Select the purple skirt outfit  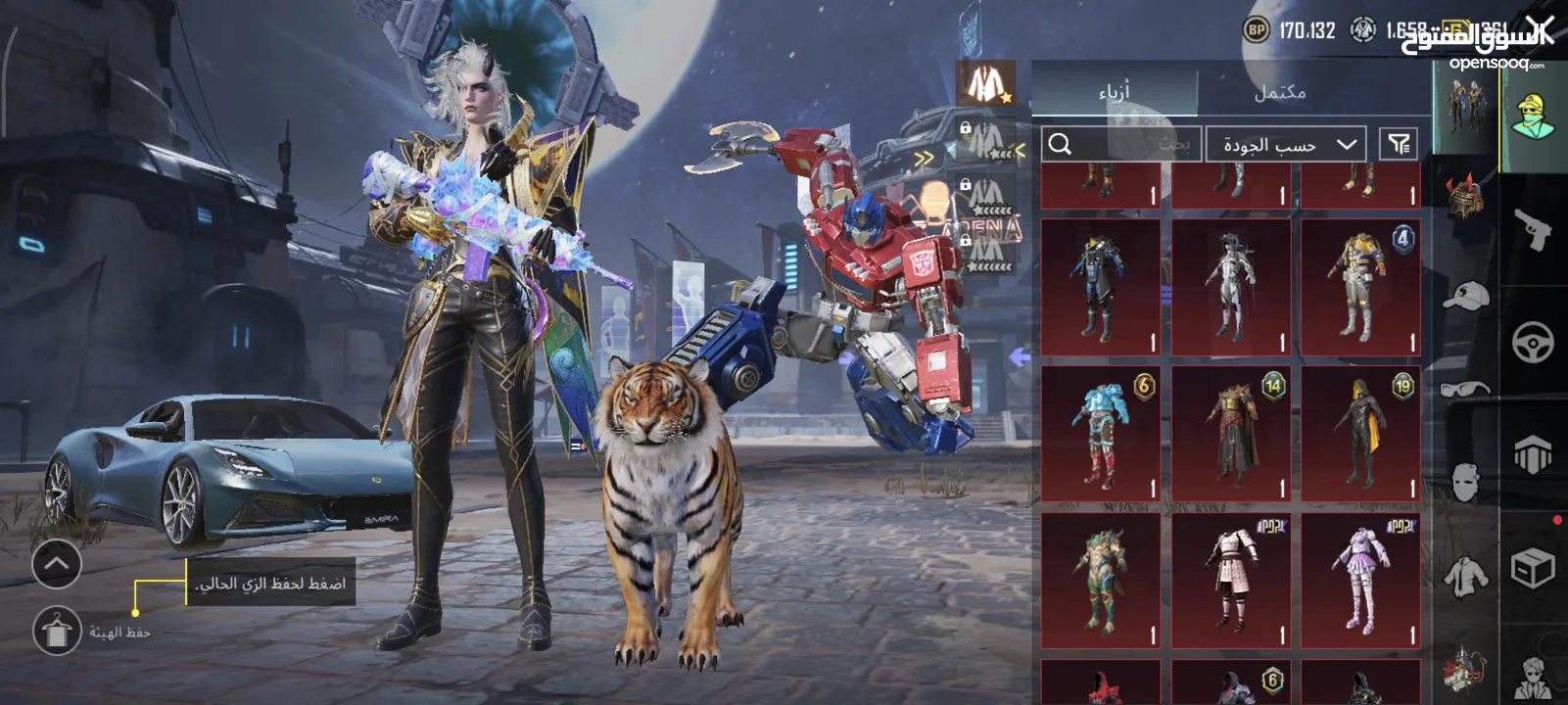click(1360, 580)
